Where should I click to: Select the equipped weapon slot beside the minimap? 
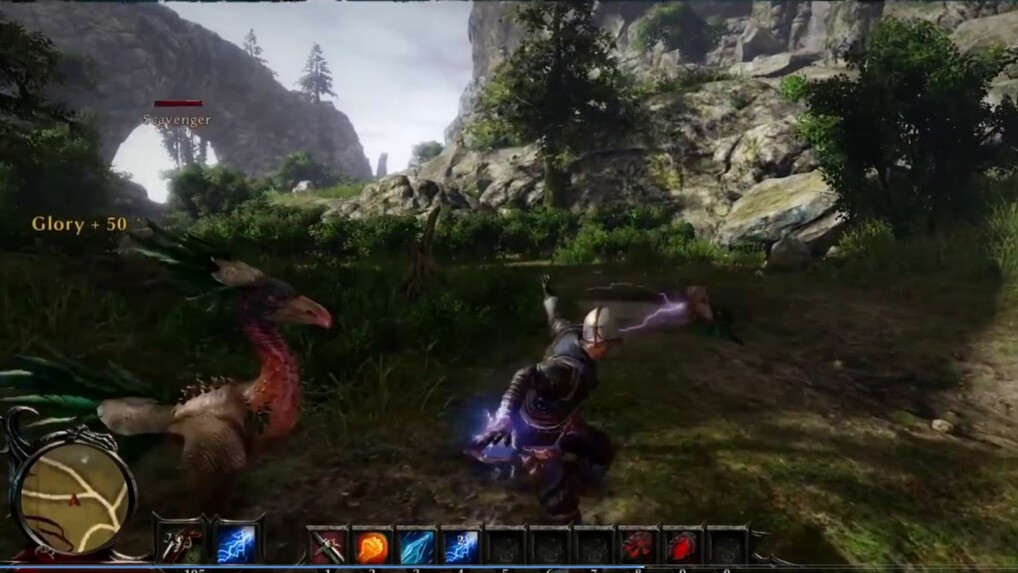pos(182,543)
